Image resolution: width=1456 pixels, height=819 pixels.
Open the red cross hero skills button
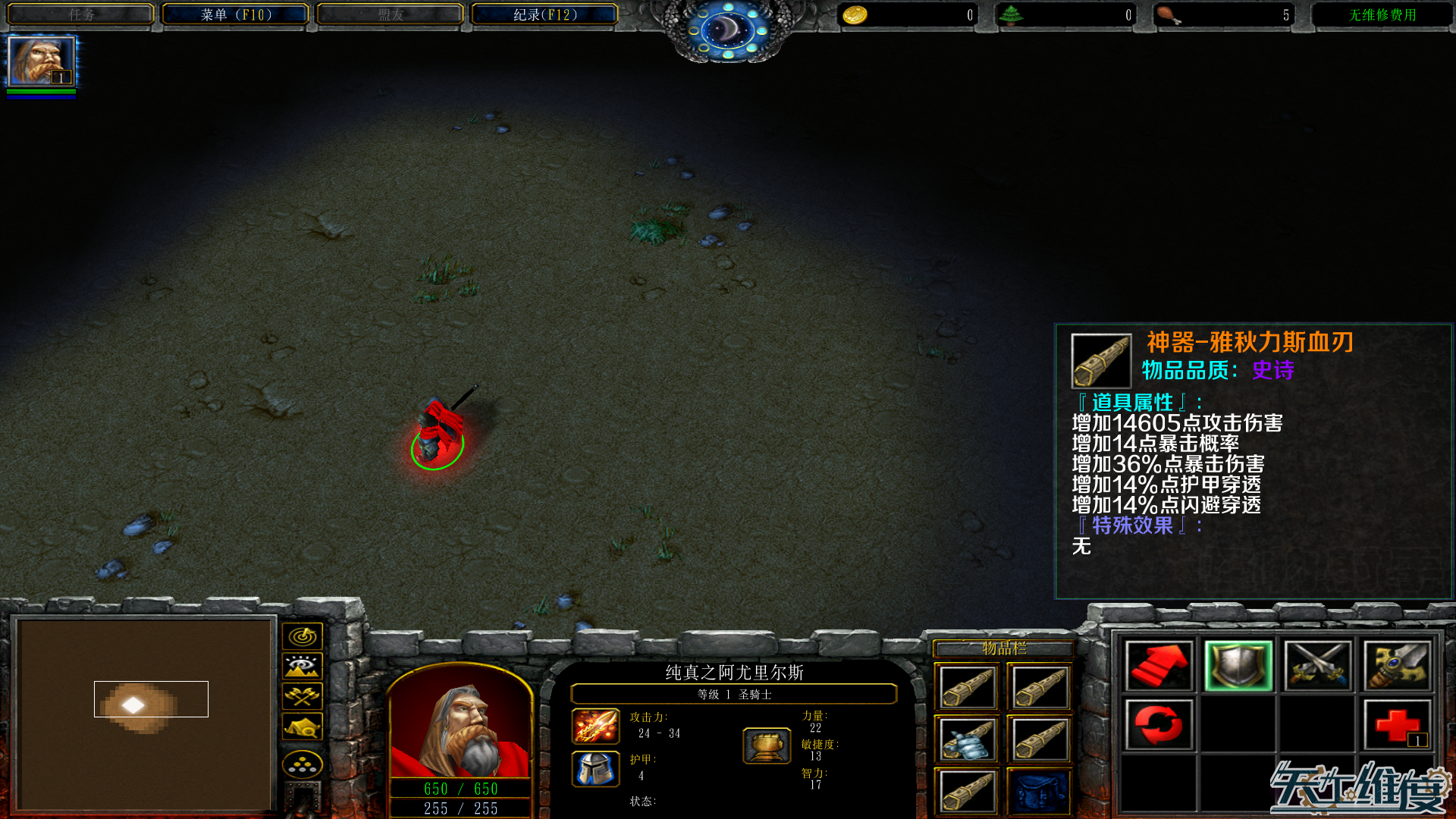tap(1397, 725)
